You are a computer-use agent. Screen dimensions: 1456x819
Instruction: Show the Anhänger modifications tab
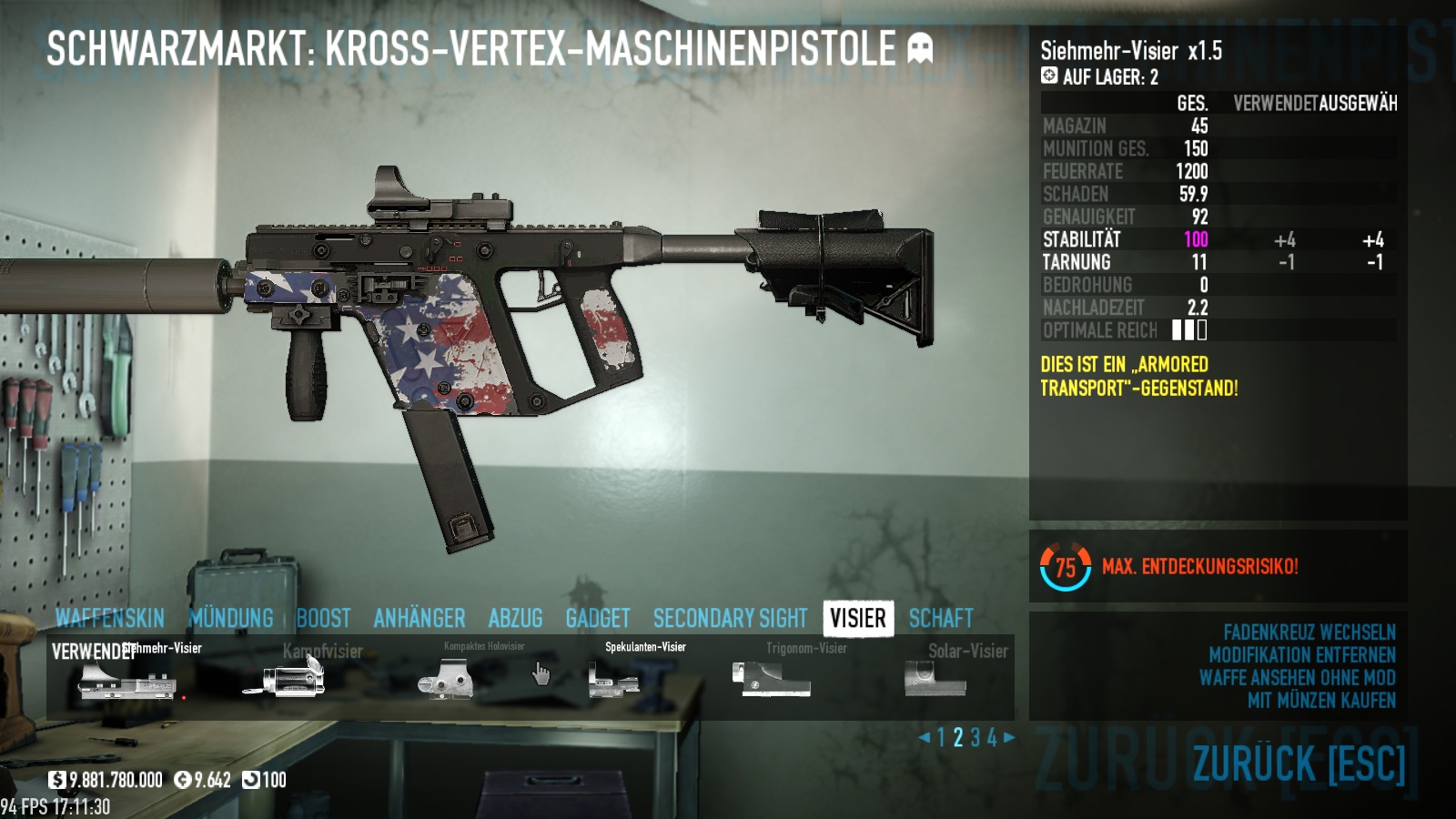coord(420,619)
